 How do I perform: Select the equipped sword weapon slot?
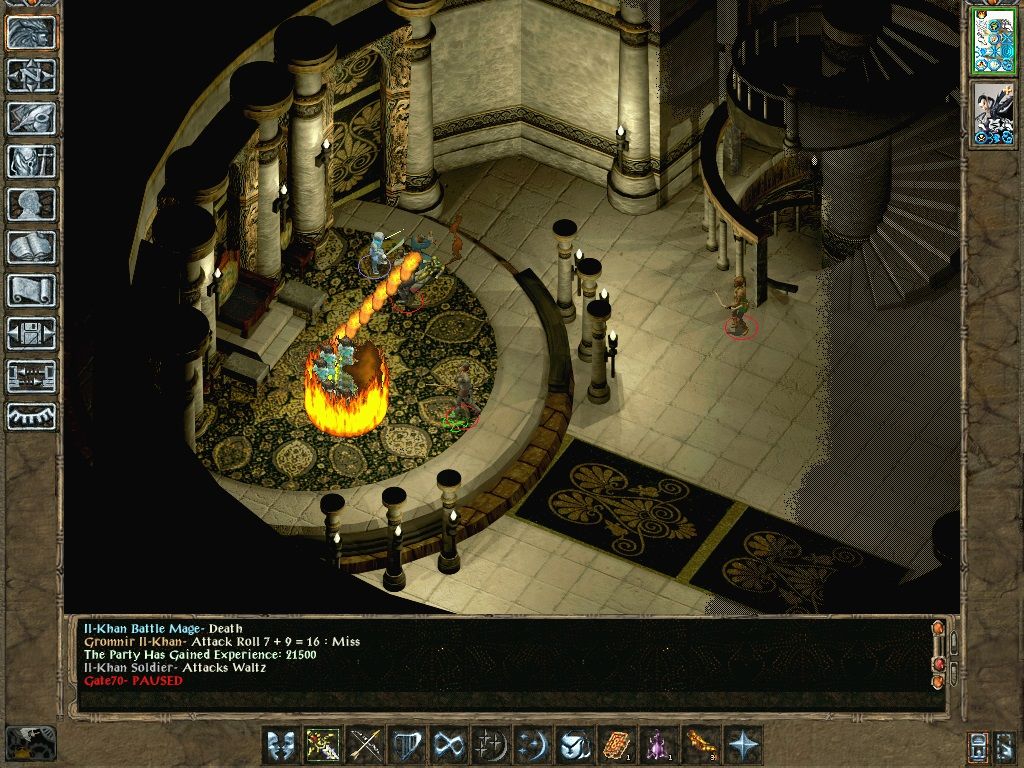coord(322,745)
